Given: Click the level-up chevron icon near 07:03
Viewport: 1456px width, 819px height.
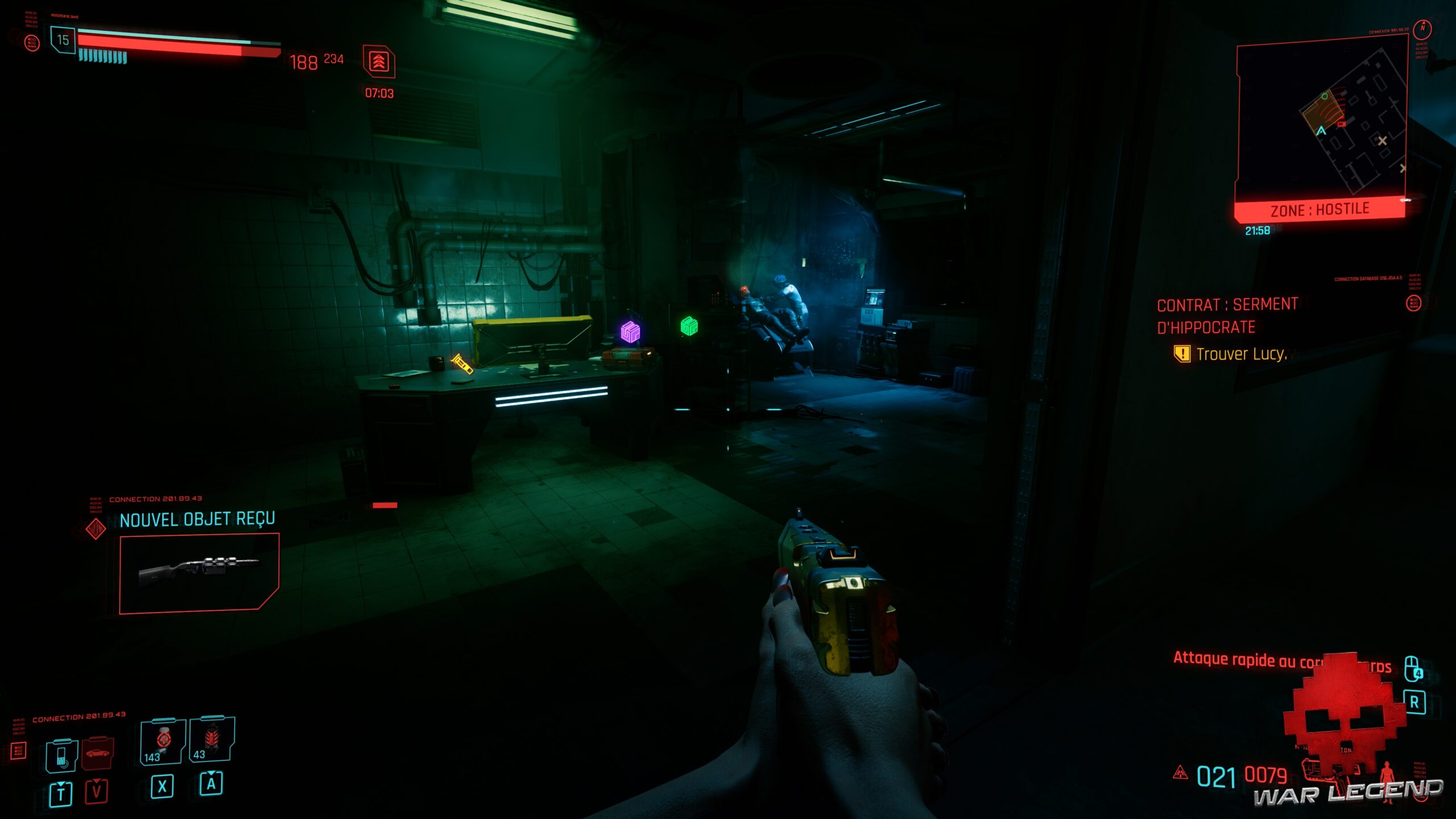Looking at the screenshot, I should click(x=380, y=61).
